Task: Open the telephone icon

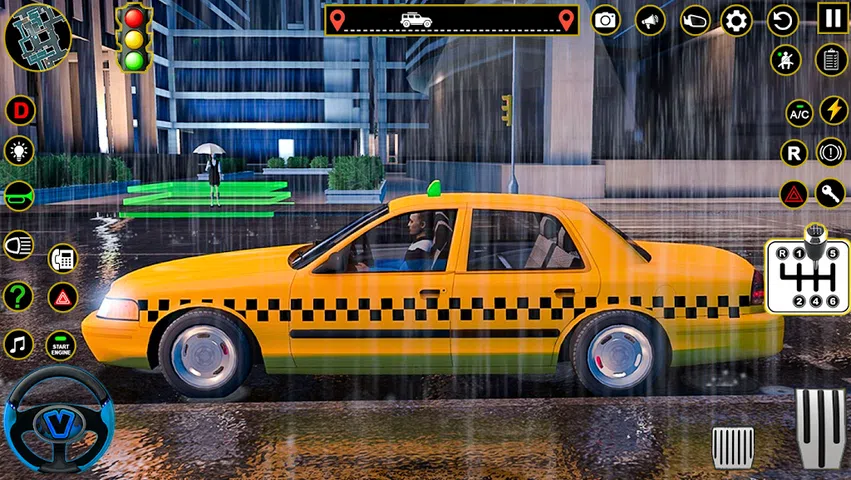Action: pos(63,258)
